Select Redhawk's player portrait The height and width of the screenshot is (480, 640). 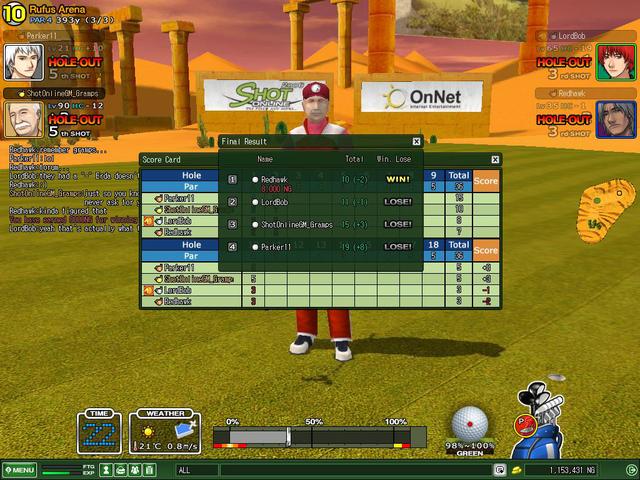click(616, 120)
